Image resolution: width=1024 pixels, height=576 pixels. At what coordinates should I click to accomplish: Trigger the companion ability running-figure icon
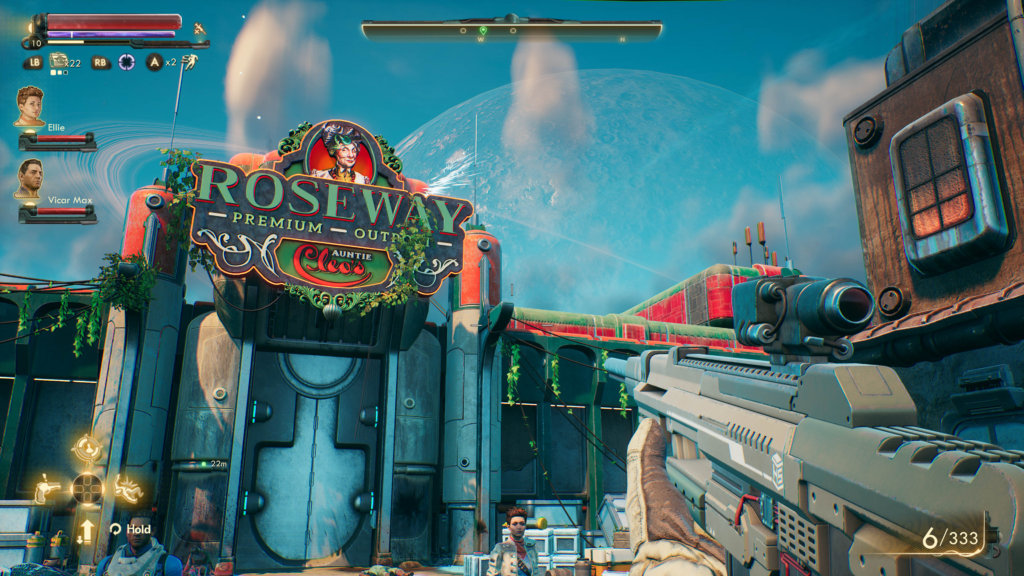click(189, 61)
